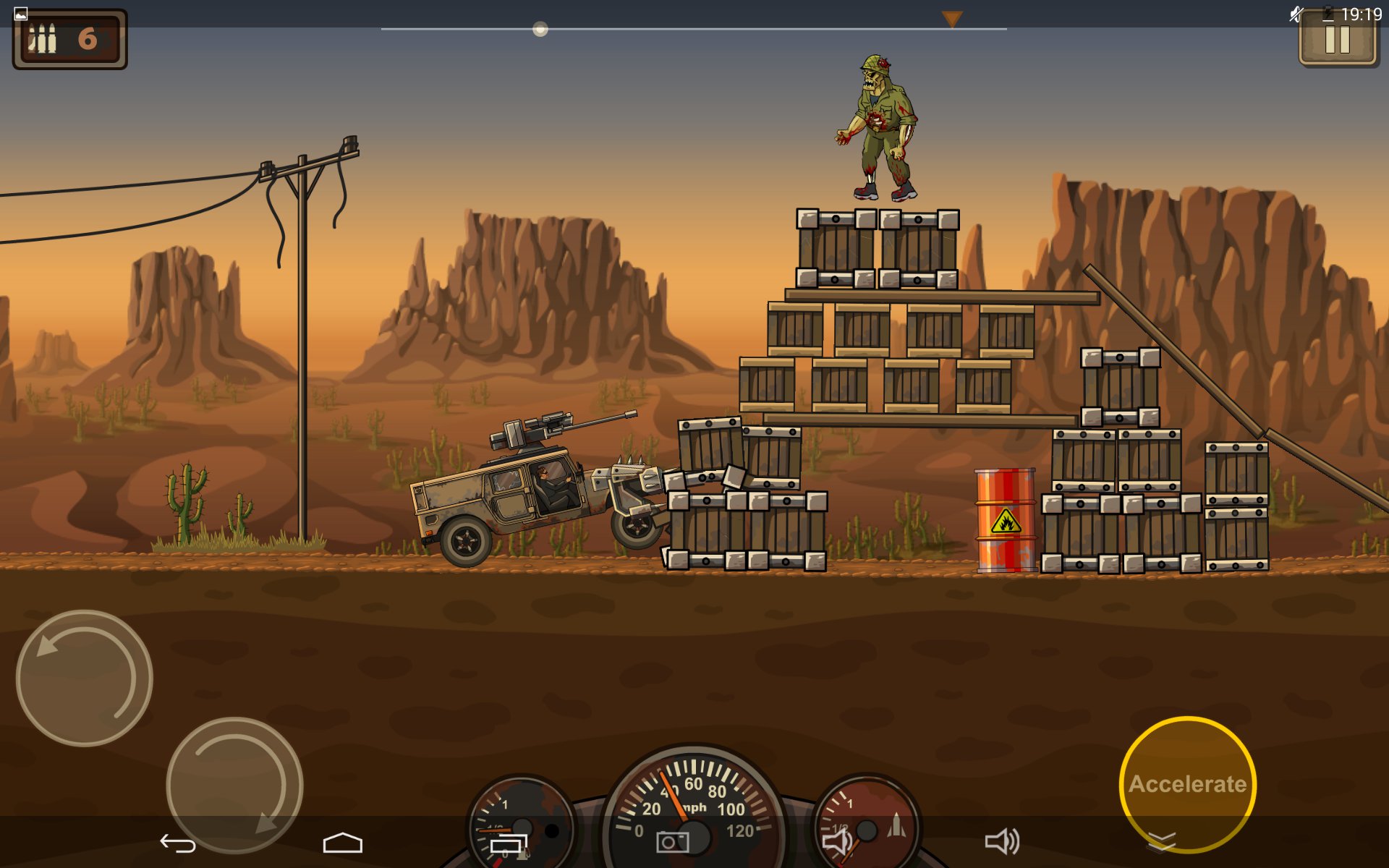
Task: Take a screenshot with the camera icon
Action: (x=673, y=842)
